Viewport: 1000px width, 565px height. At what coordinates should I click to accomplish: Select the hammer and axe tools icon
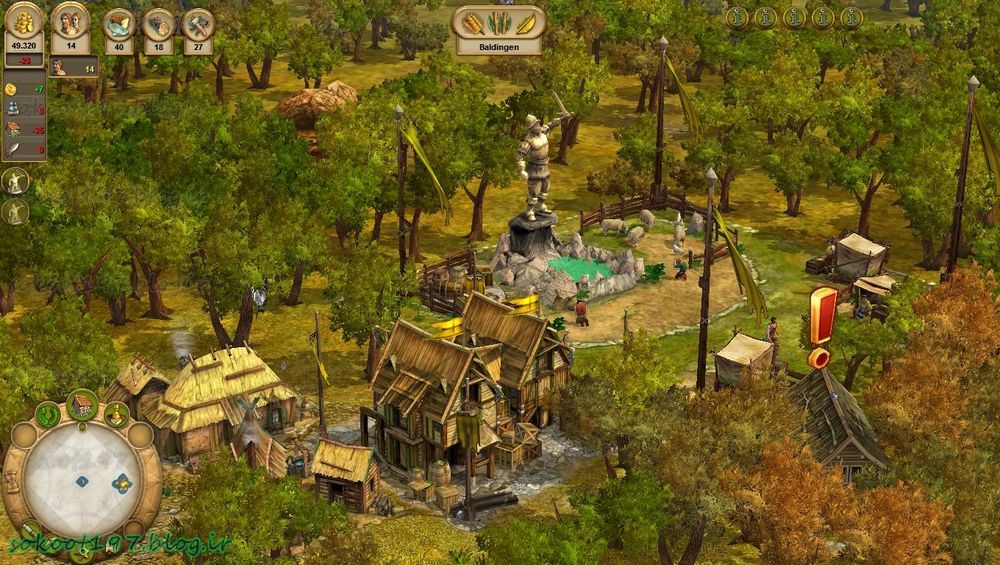(197, 23)
